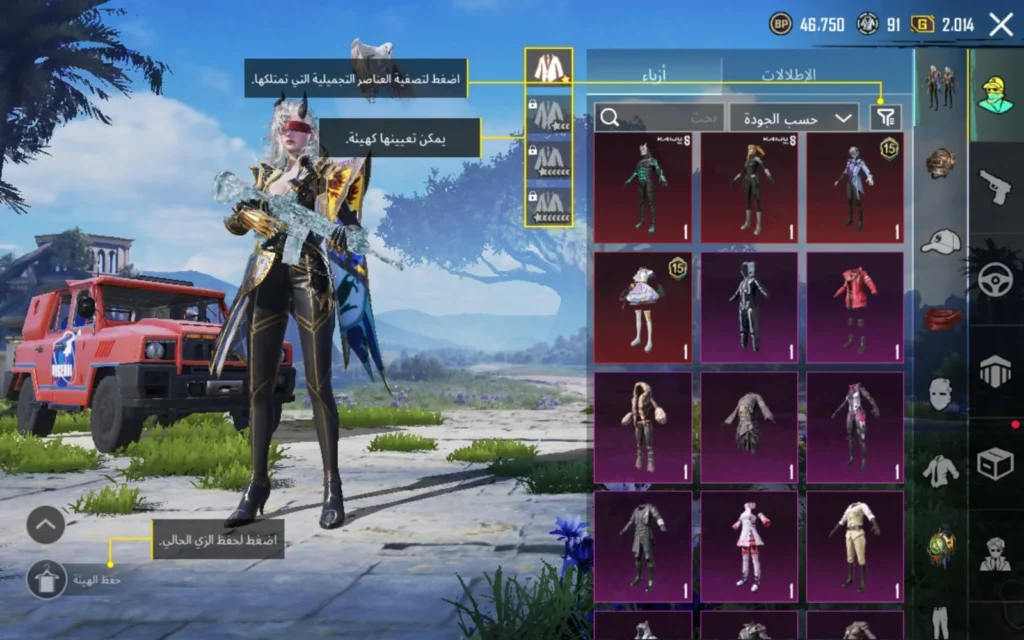Select the red jacket outfit
This screenshot has height=640, width=1024.
pos(855,307)
